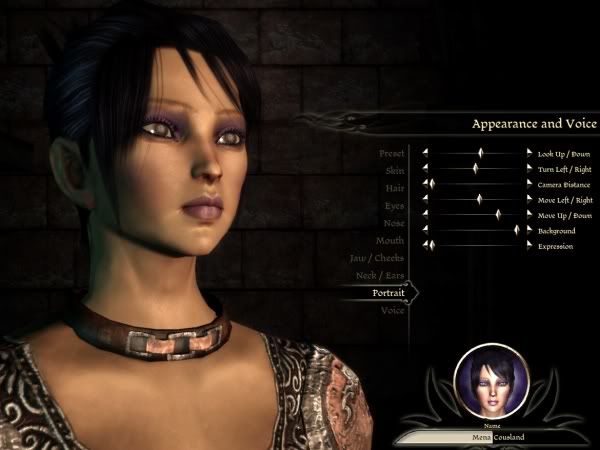Adjust the Look Up / Down slider
The height and width of the screenshot is (450, 600).
480,154
